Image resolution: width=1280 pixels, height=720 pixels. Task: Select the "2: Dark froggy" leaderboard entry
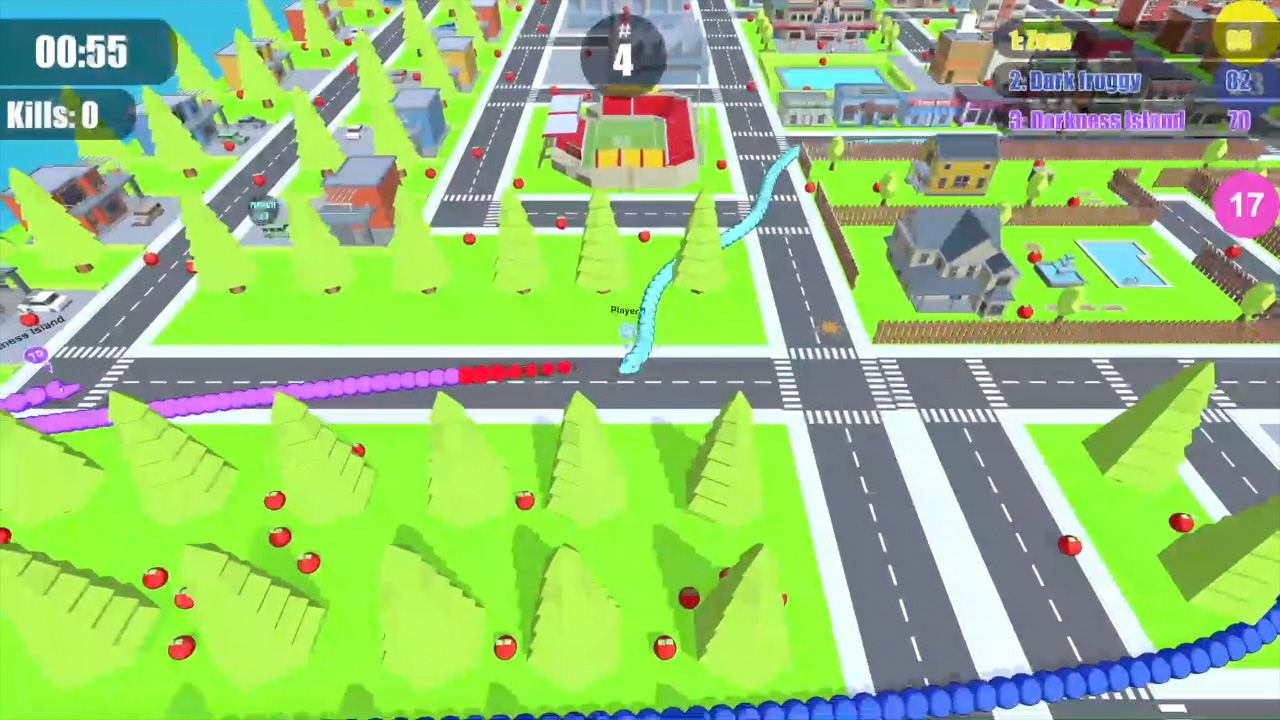(x=1076, y=81)
